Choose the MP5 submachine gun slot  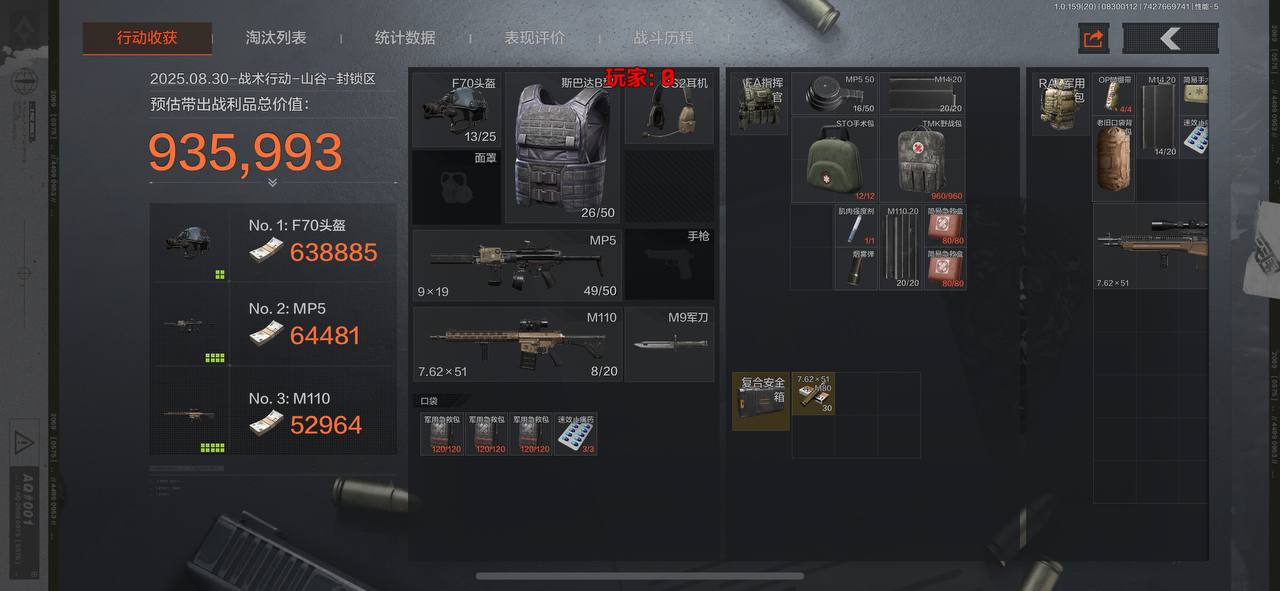pos(517,264)
